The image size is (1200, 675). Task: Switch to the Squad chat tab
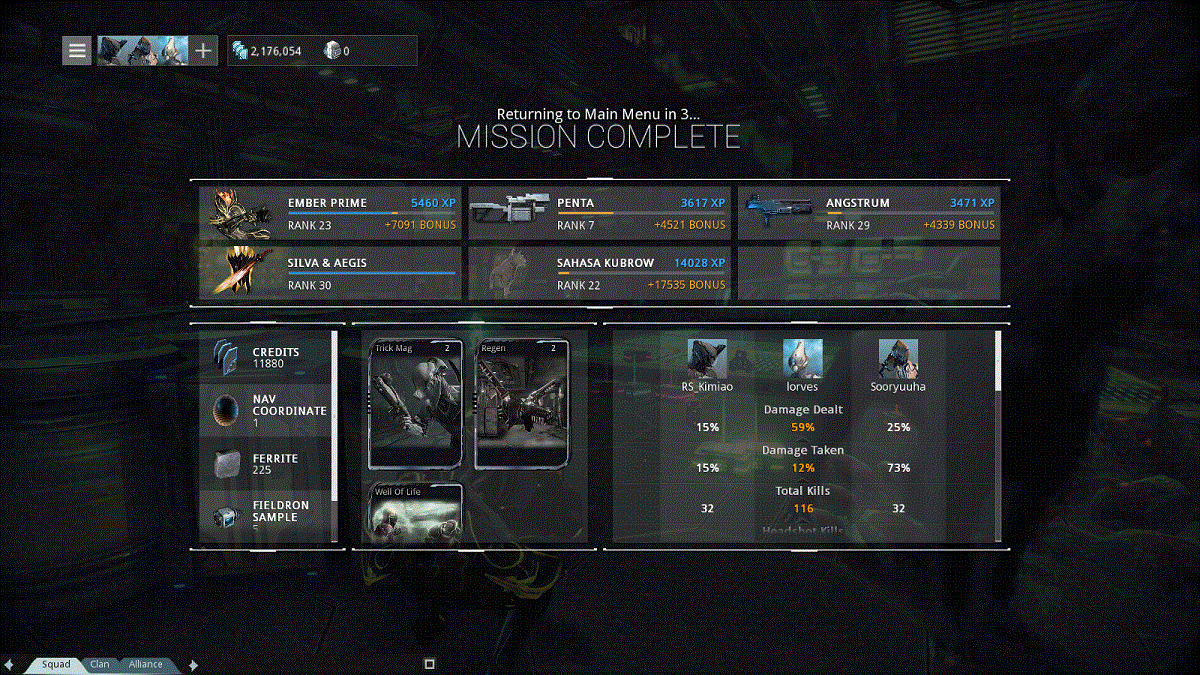(56, 664)
